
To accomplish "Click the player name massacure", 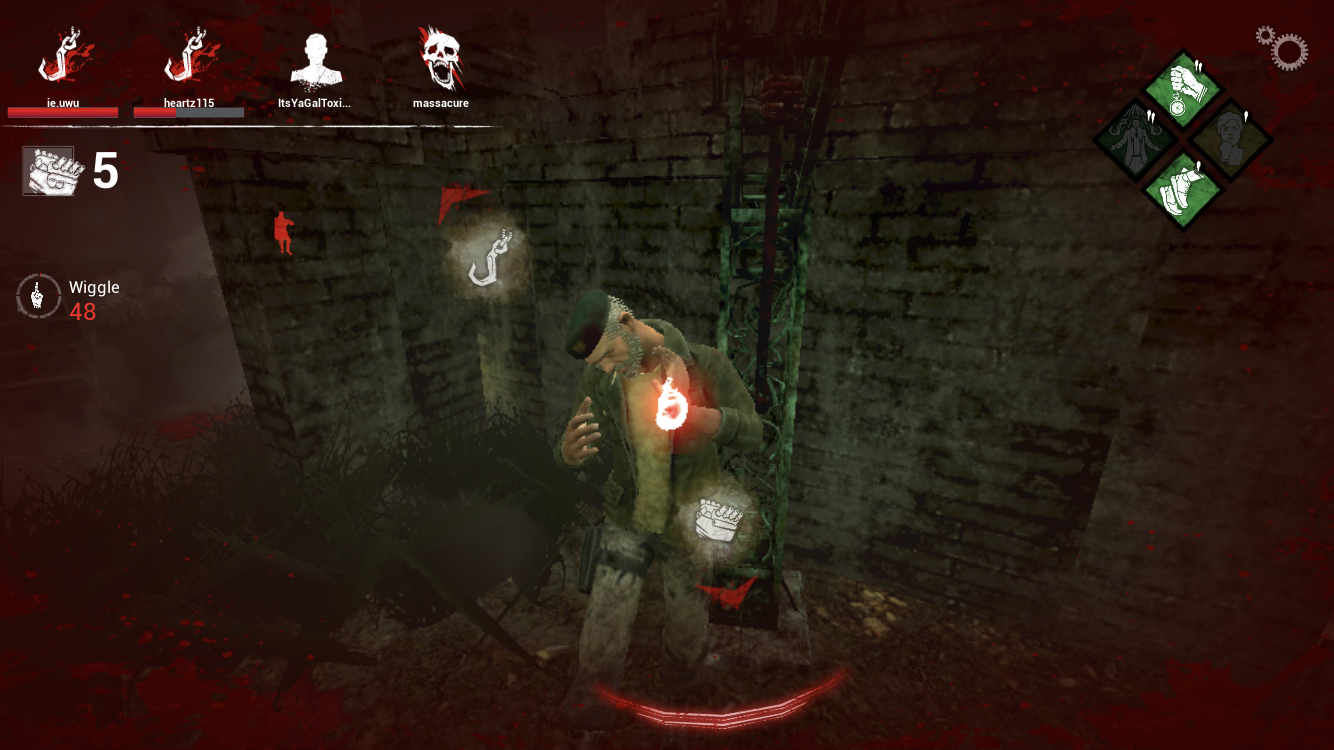I will (440, 102).
